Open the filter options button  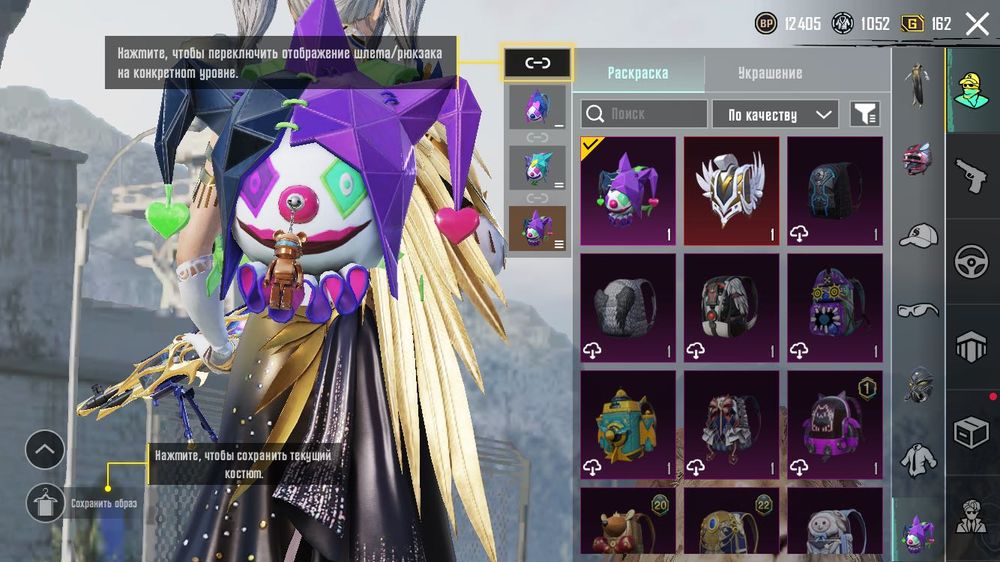point(865,114)
